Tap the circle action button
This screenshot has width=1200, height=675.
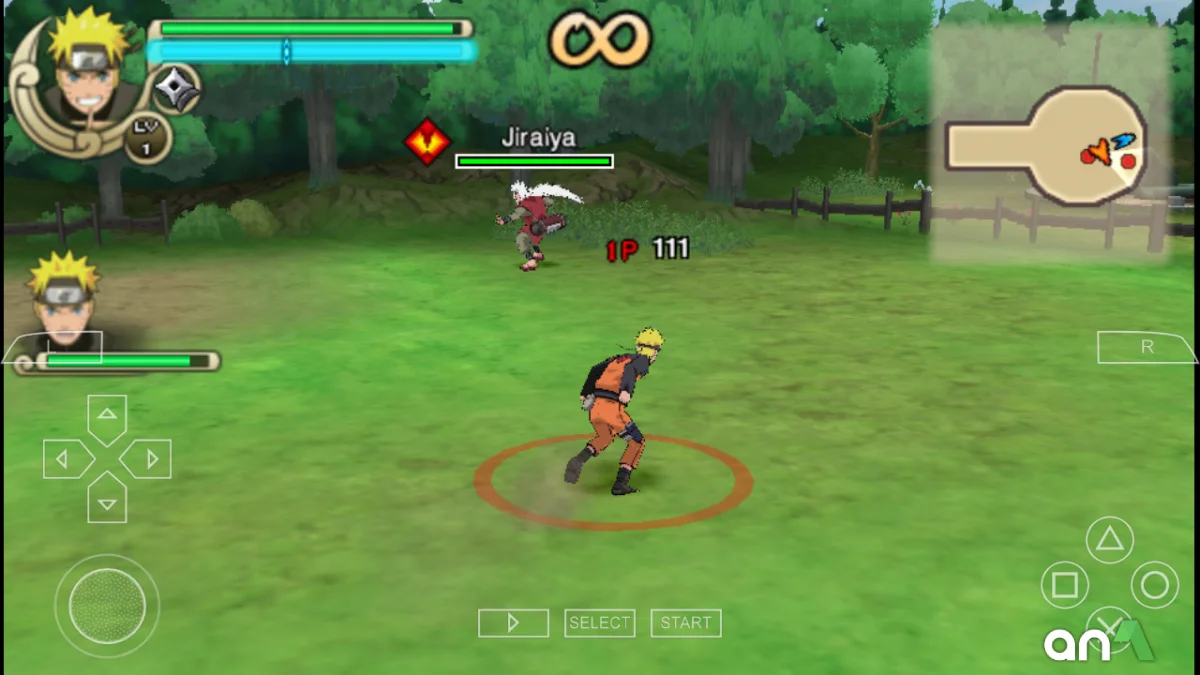coord(1154,585)
